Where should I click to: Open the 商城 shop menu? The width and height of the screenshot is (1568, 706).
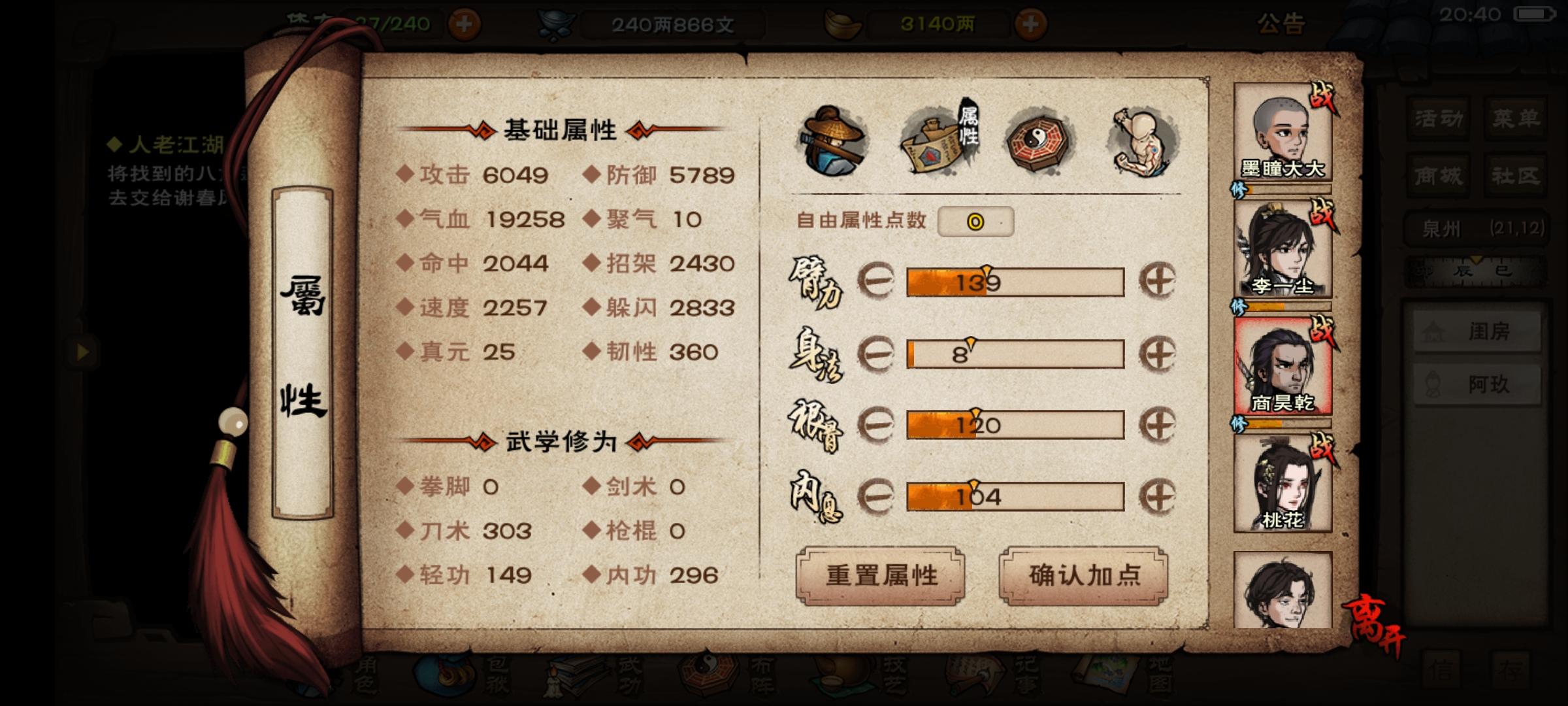[1437, 175]
